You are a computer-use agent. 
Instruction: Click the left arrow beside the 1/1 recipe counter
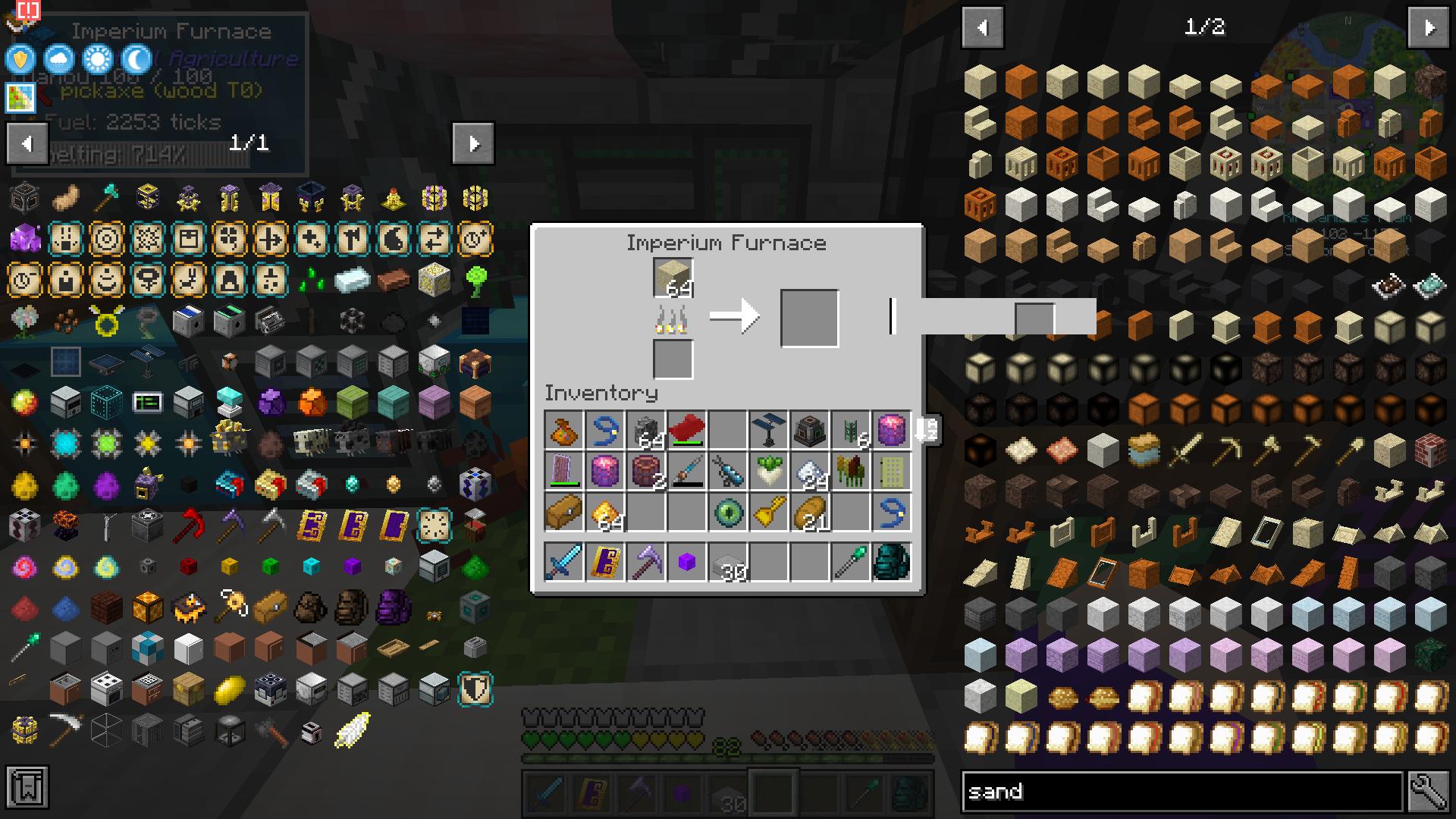(27, 143)
